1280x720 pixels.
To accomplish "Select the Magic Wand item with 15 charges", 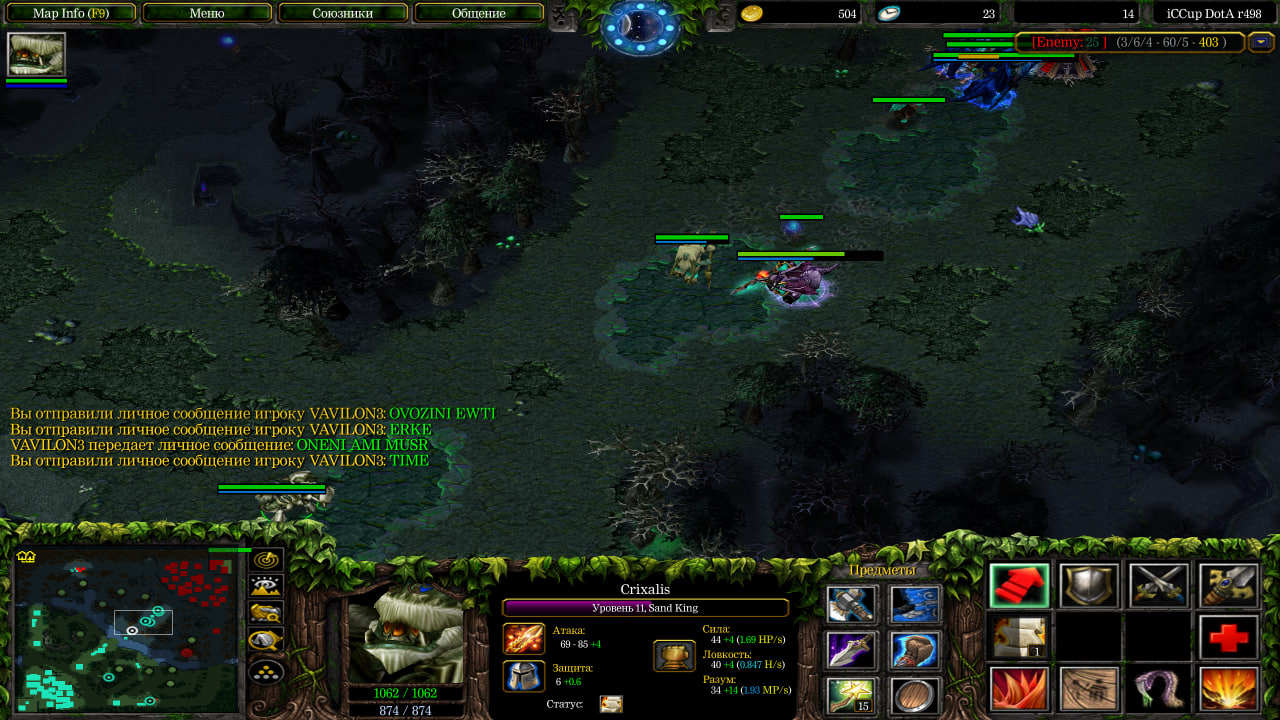I will point(851,696).
